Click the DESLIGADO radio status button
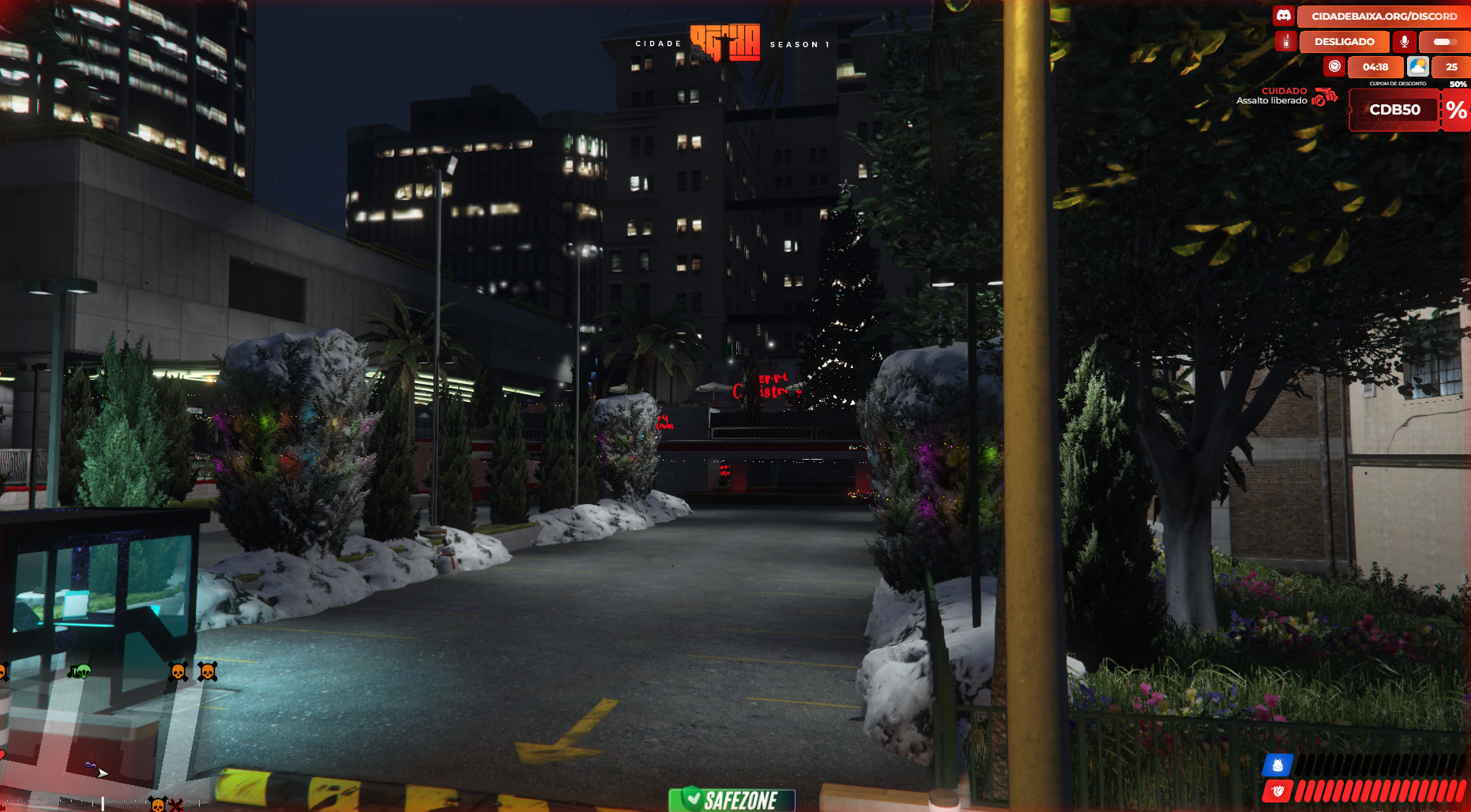The image size is (1471, 812). coord(1344,41)
